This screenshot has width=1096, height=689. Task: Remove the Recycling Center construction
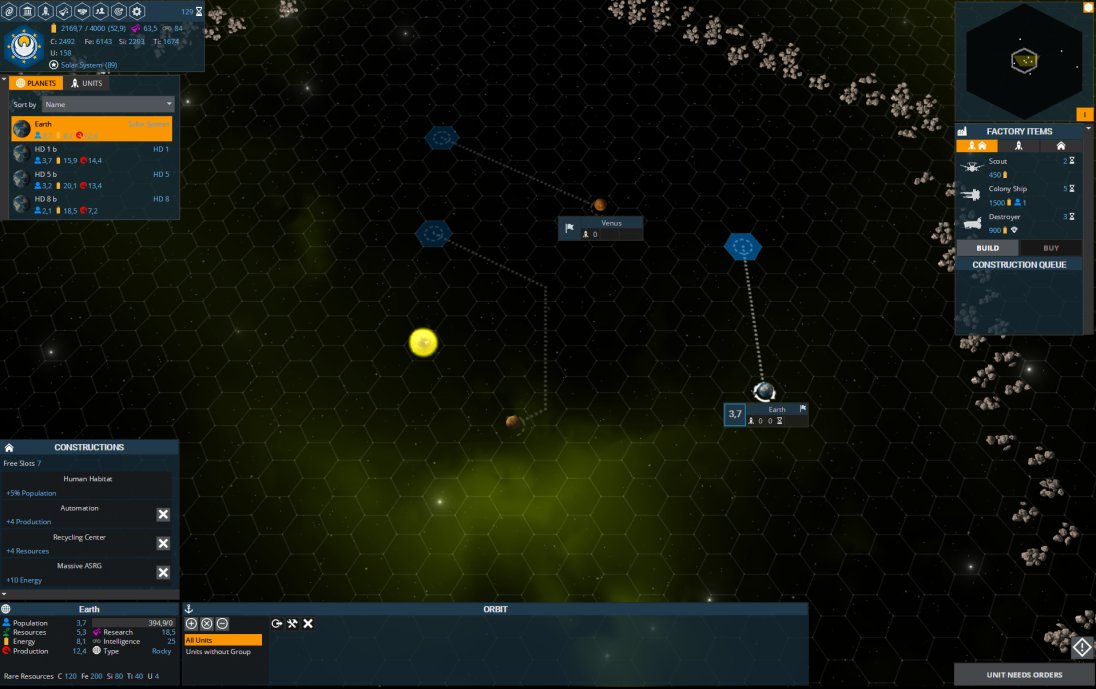pos(163,543)
